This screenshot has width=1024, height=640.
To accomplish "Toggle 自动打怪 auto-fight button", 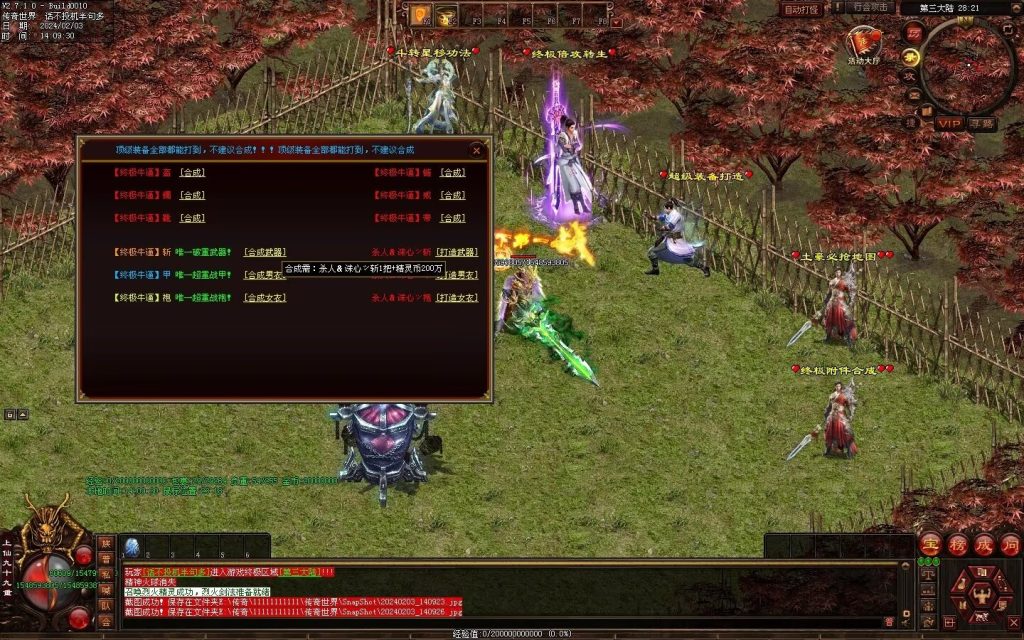I will 801,9.
